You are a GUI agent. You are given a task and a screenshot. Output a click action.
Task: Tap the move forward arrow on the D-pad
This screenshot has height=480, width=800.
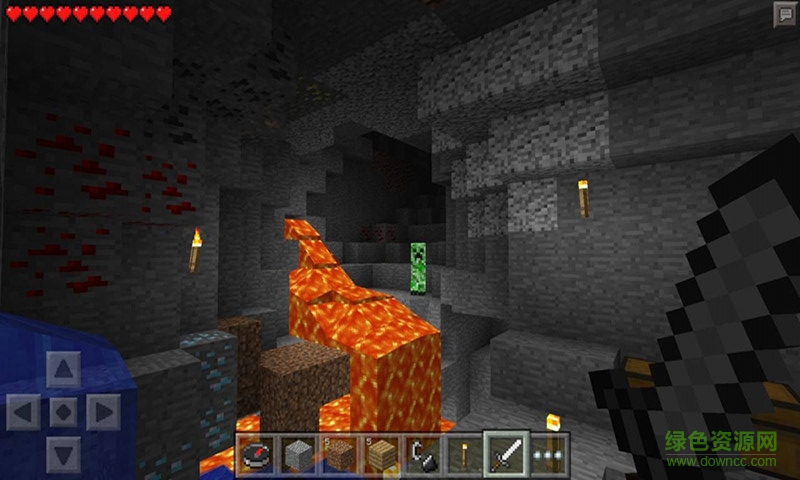(x=63, y=369)
